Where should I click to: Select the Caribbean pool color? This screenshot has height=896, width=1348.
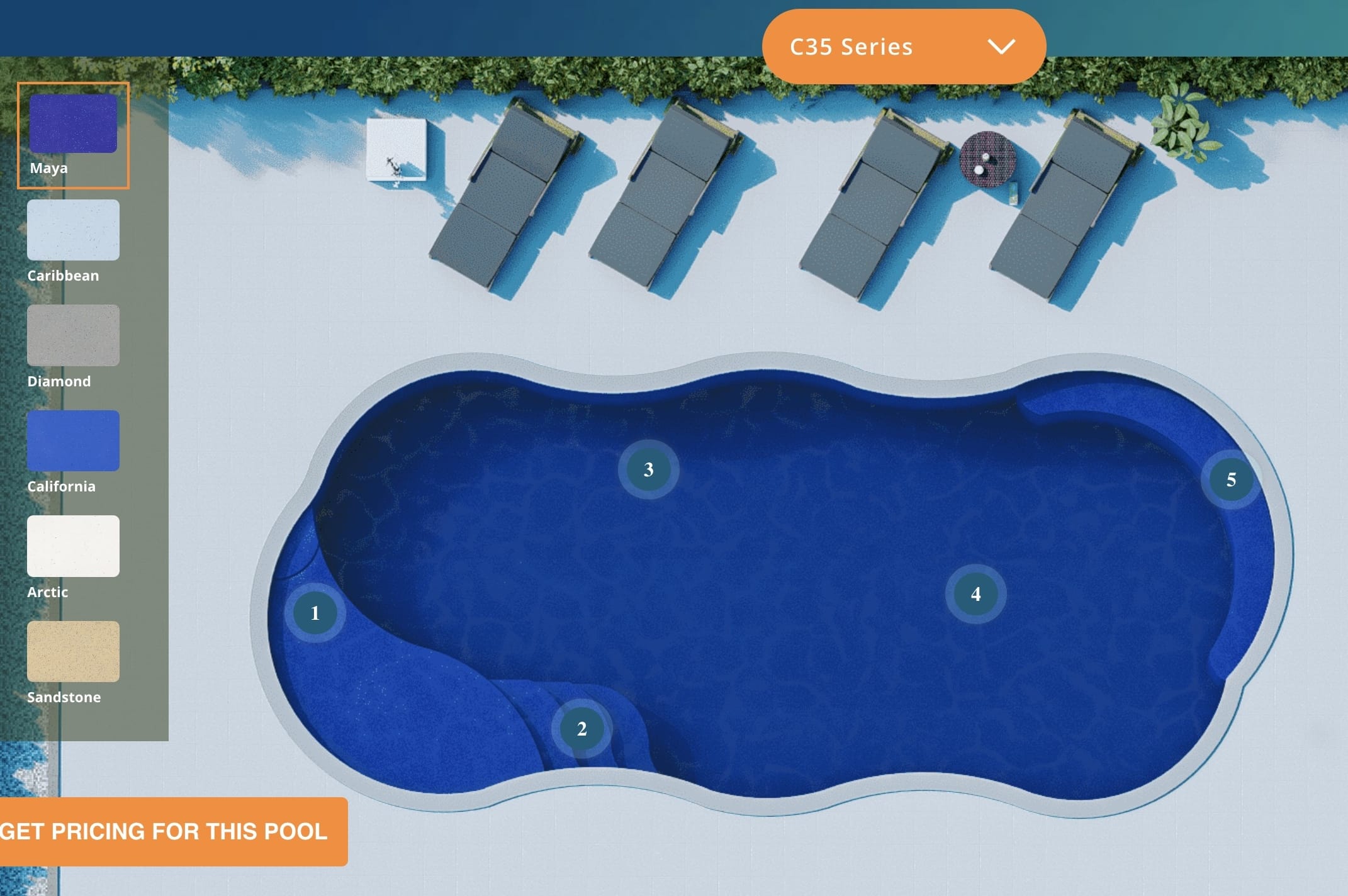click(73, 230)
